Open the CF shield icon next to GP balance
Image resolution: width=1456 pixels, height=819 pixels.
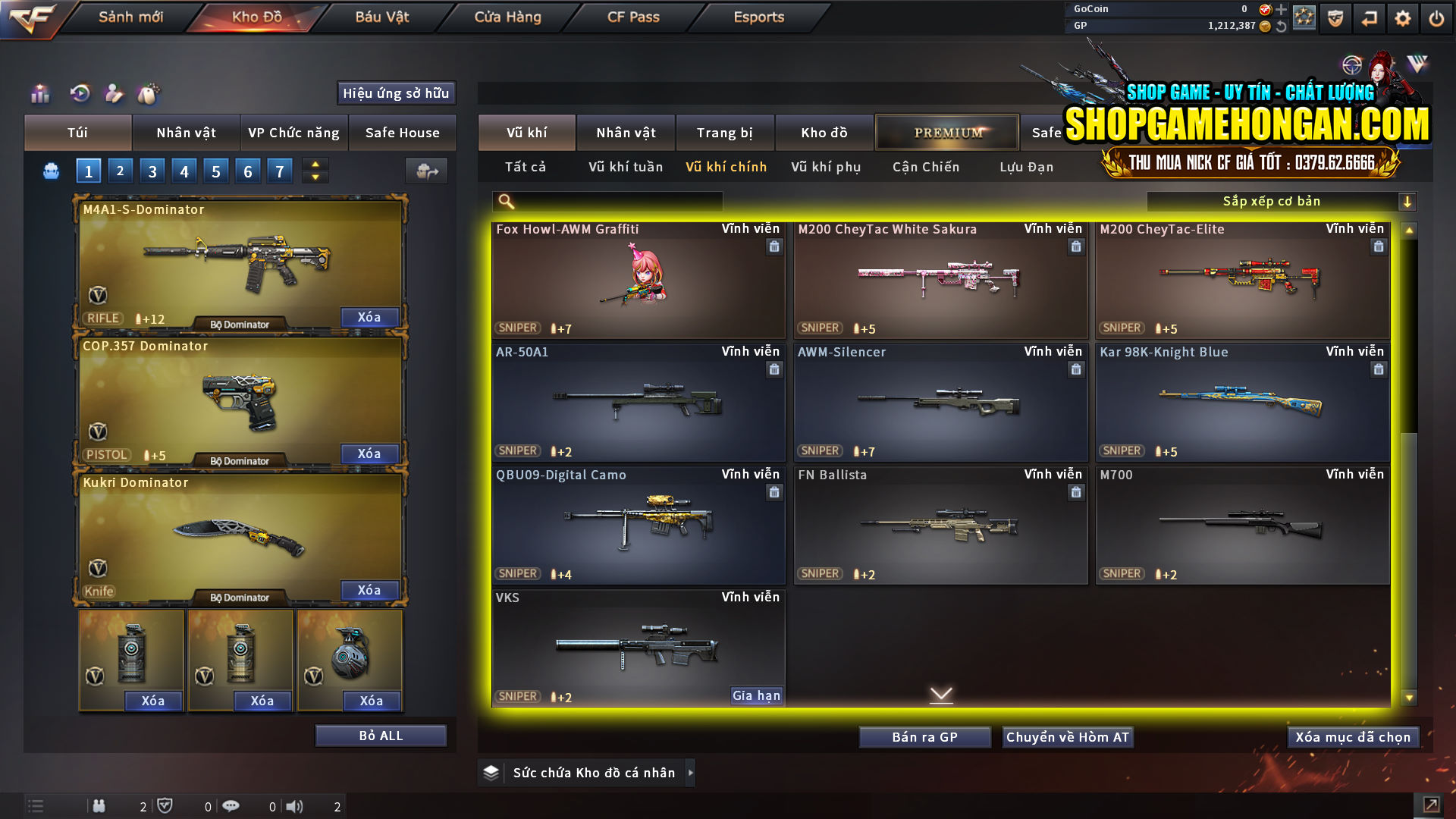coord(1334,18)
